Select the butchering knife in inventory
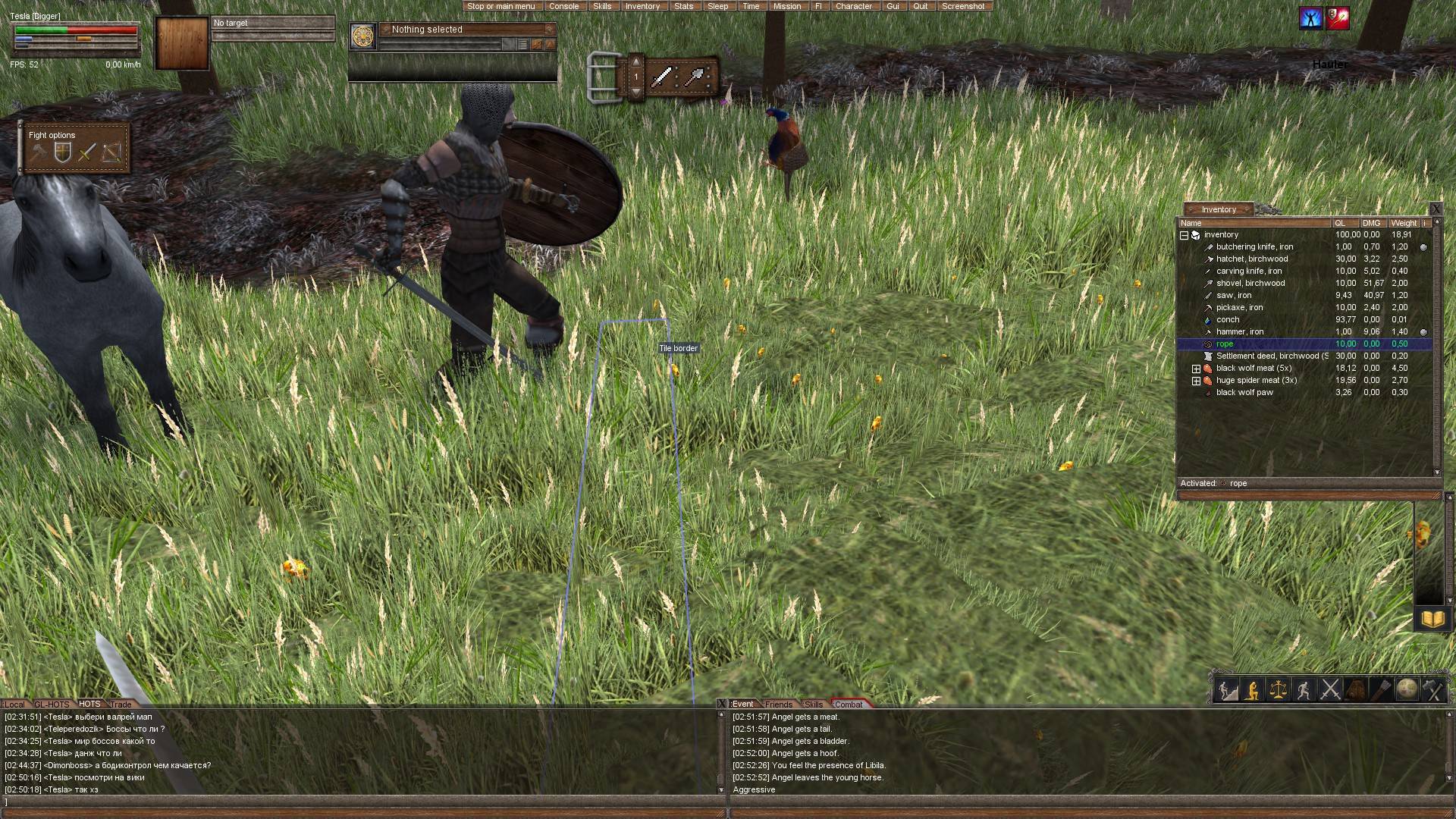Viewport: 1456px width, 819px height. point(1254,247)
